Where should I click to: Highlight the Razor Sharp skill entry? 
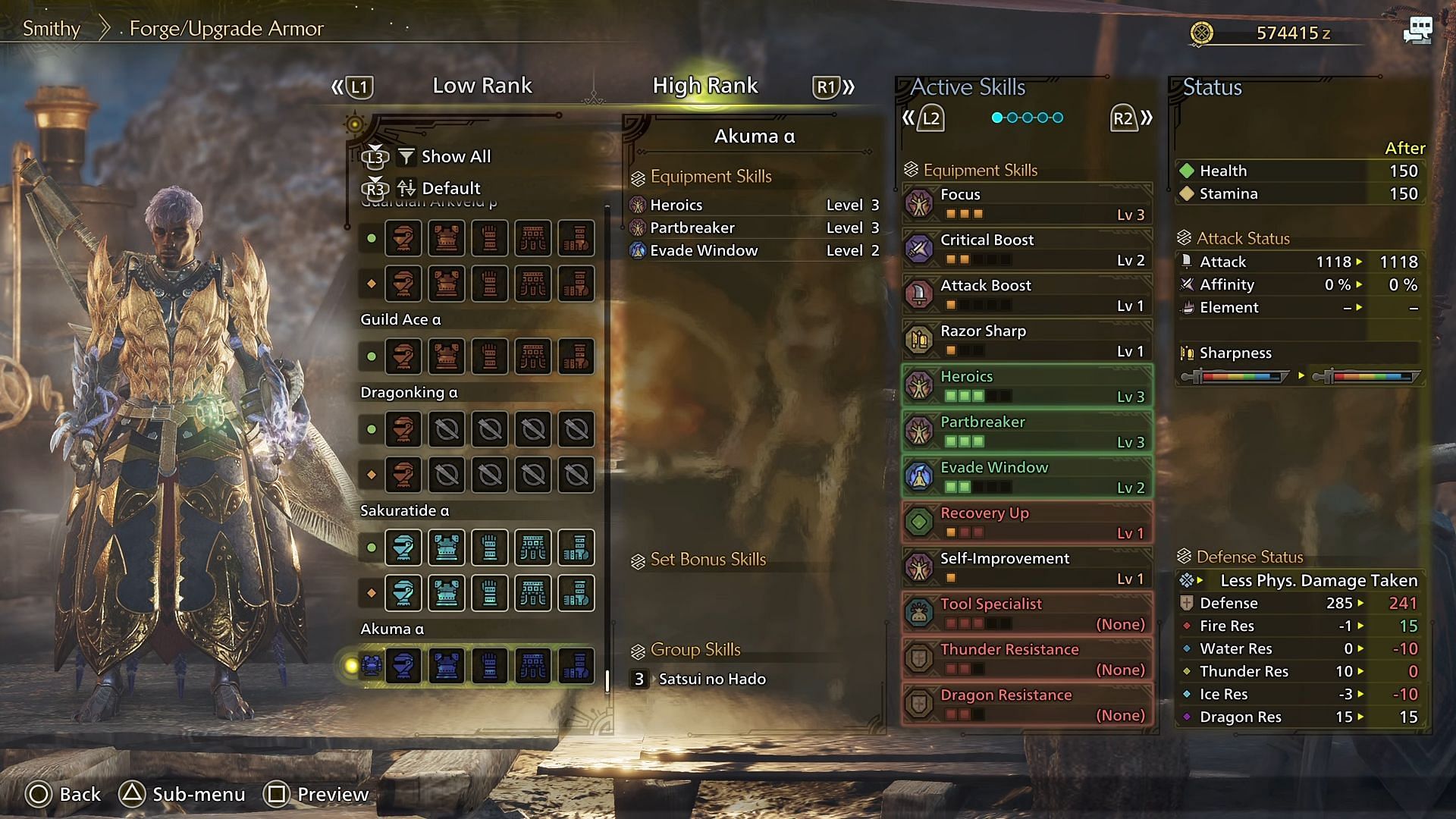coord(1027,340)
